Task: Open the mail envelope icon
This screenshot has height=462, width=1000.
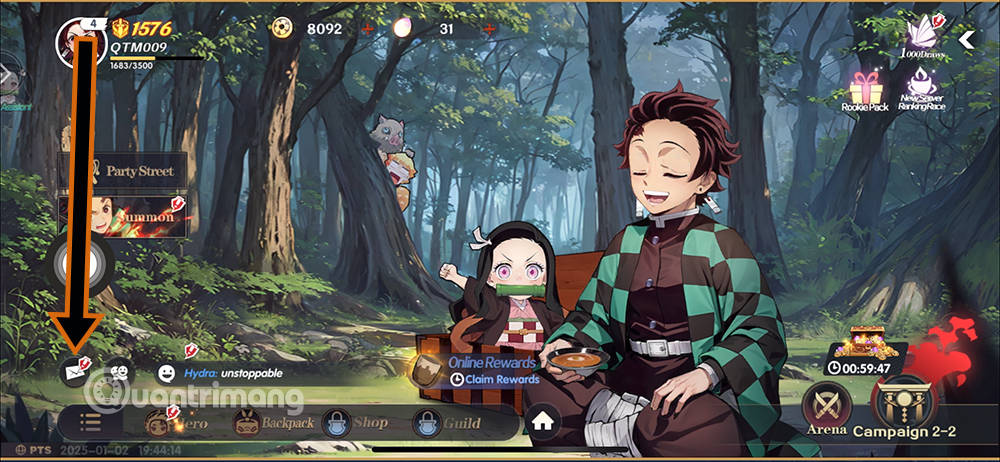Action: [73, 371]
